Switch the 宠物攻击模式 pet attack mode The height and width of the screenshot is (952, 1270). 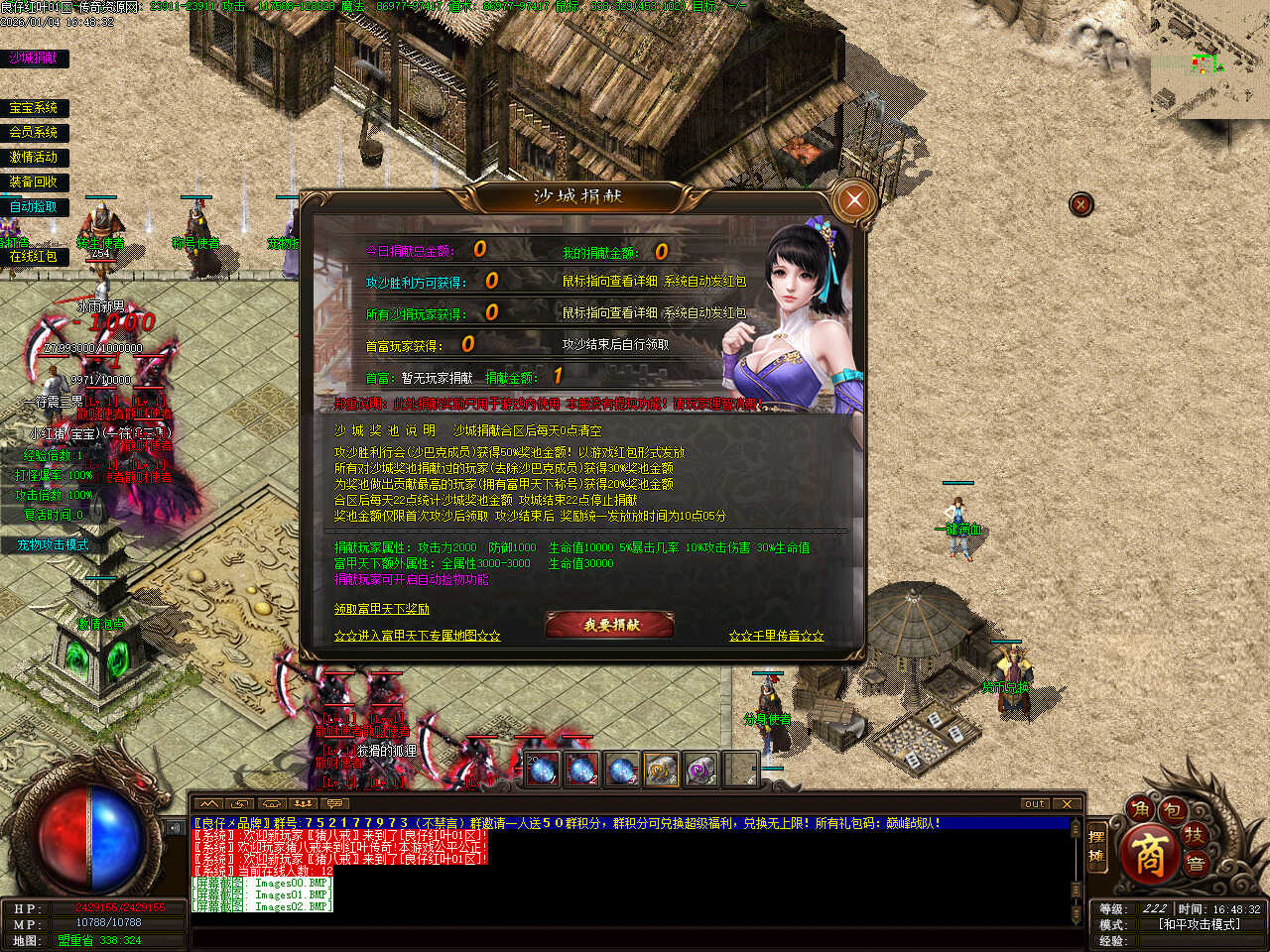[x=53, y=544]
